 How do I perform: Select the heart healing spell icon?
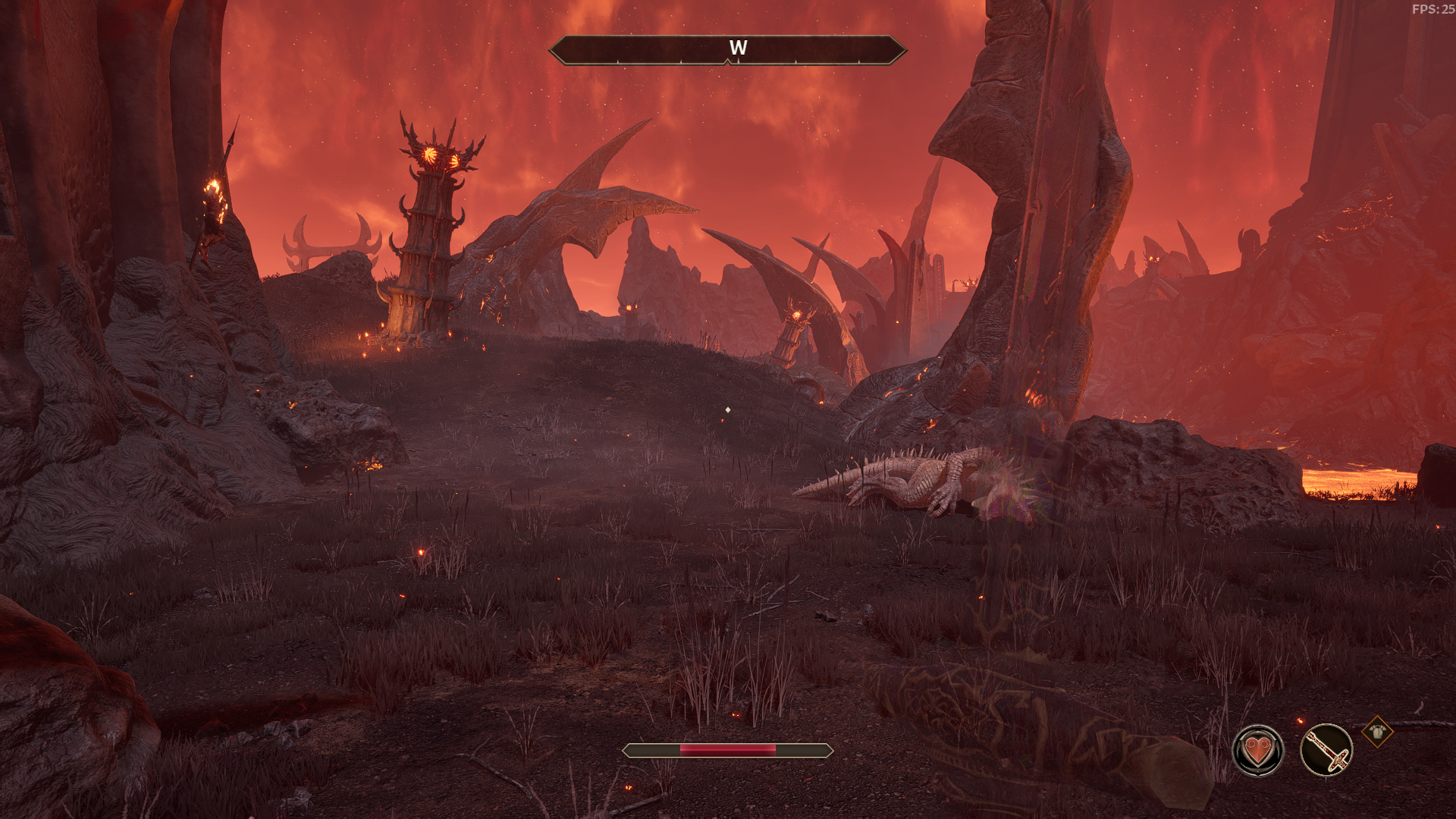(1258, 751)
